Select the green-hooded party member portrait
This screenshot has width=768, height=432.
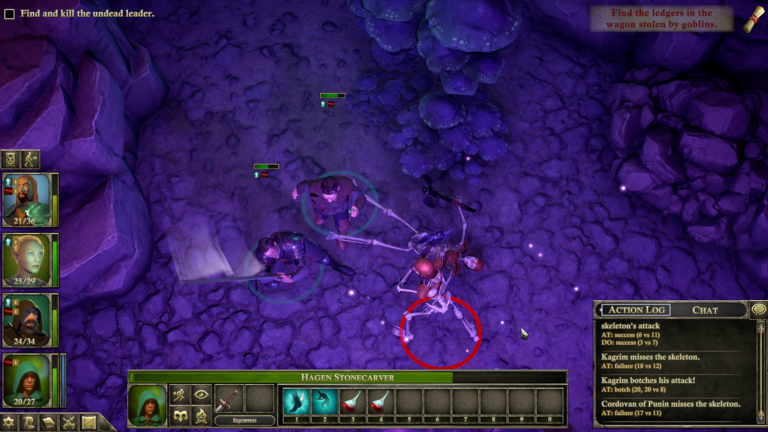point(31,379)
